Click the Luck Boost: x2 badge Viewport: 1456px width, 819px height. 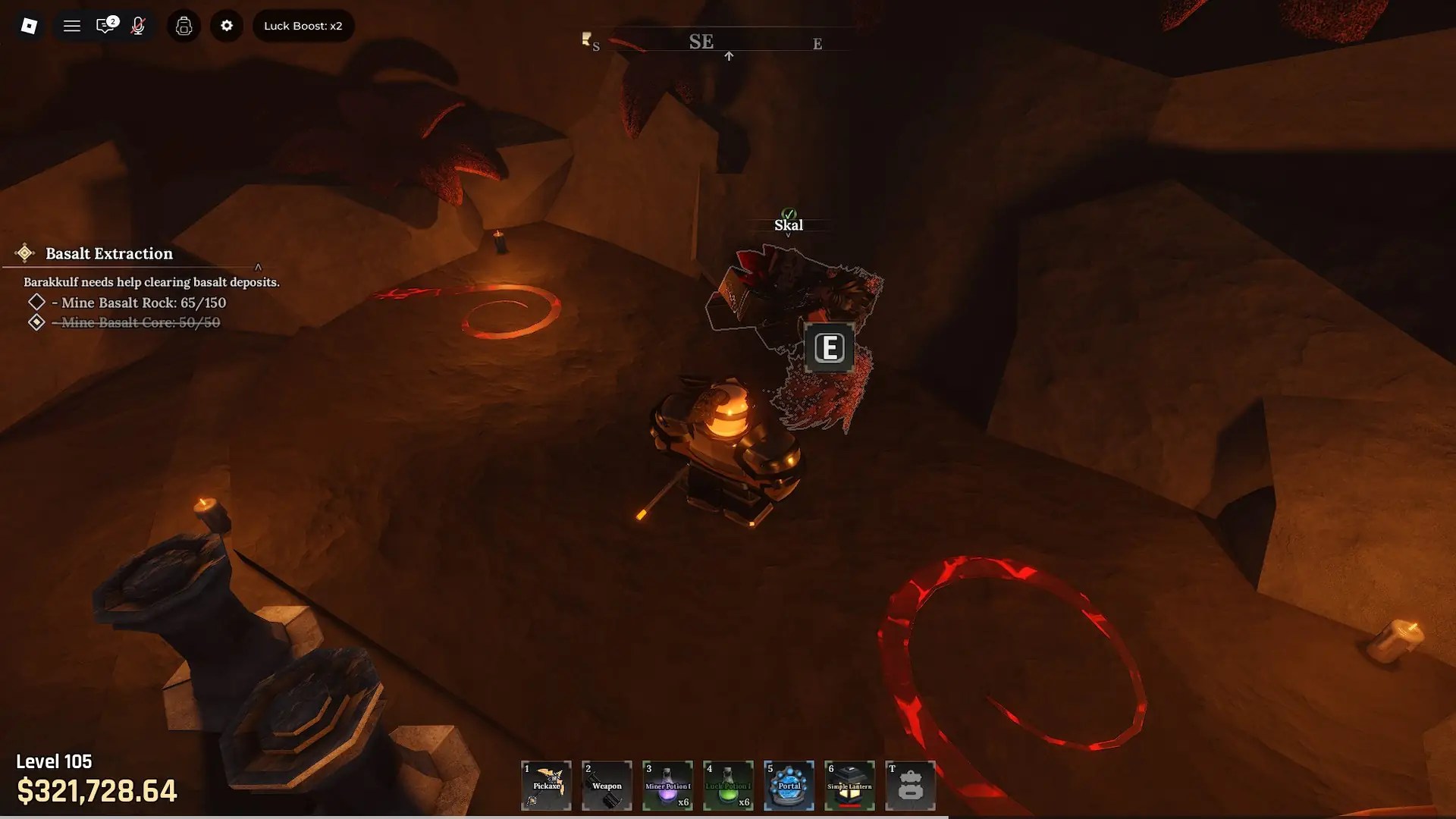[x=303, y=25]
